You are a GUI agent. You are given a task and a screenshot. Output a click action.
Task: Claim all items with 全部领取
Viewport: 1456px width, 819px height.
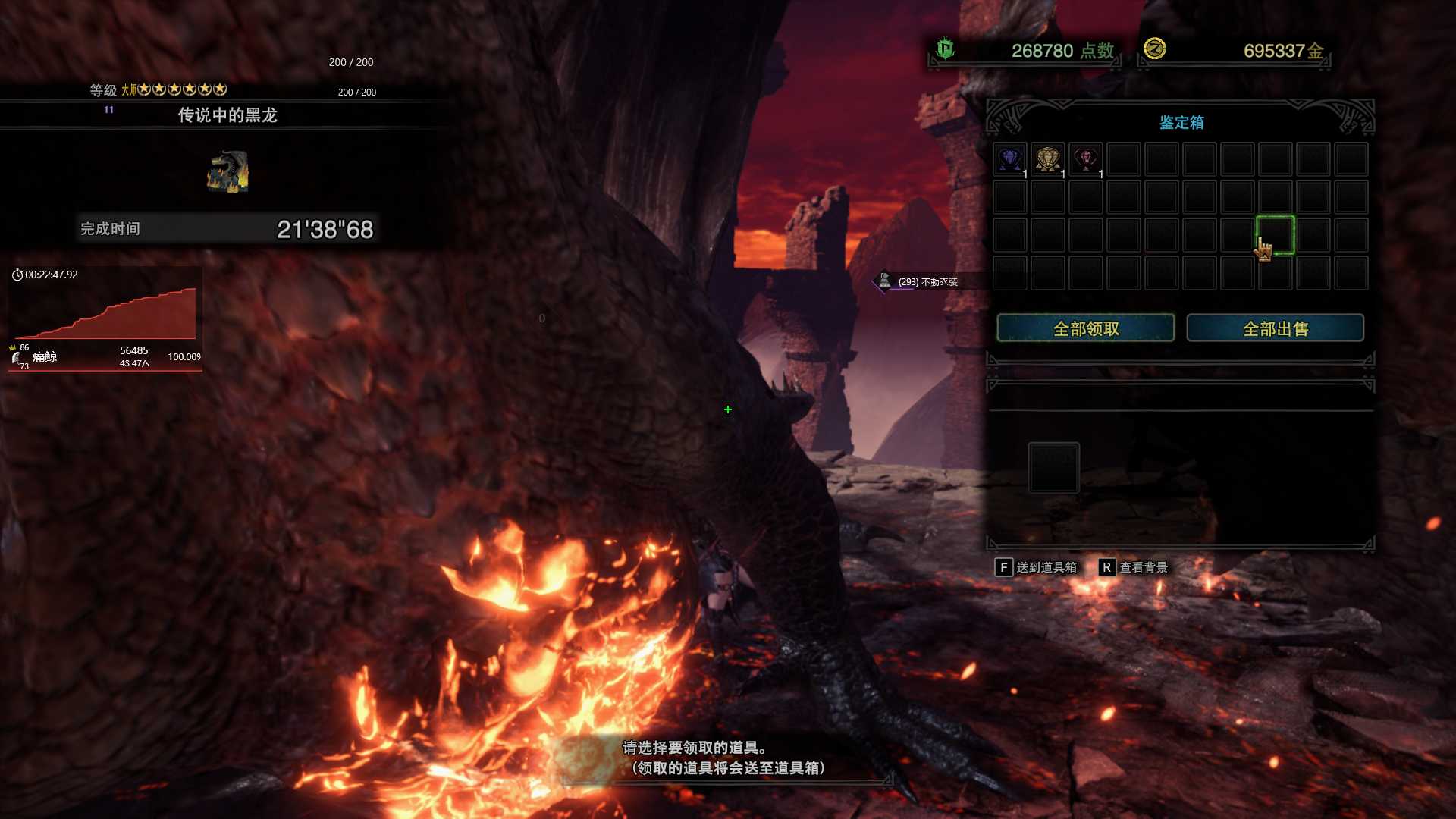[1085, 328]
